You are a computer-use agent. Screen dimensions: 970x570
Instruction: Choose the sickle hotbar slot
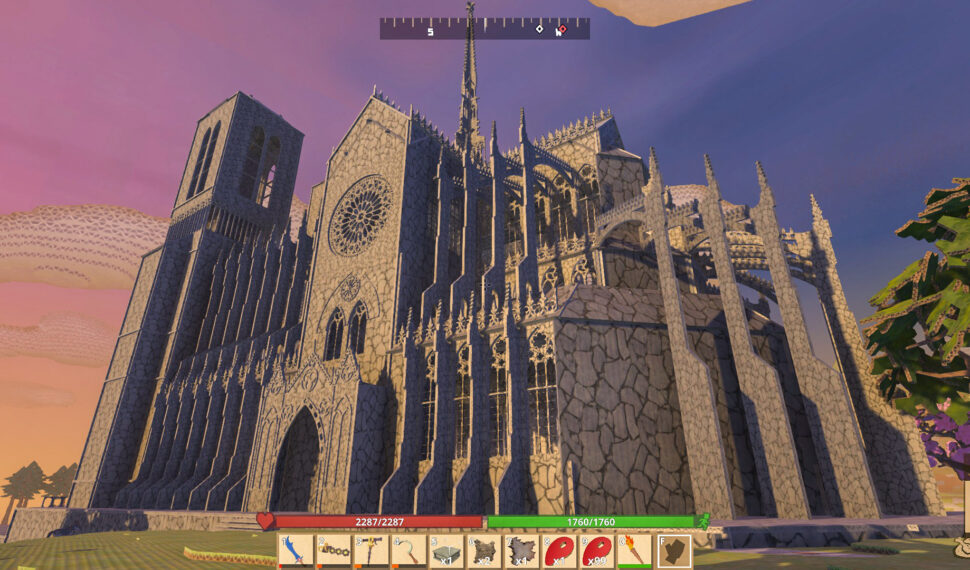[x=408, y=551]
